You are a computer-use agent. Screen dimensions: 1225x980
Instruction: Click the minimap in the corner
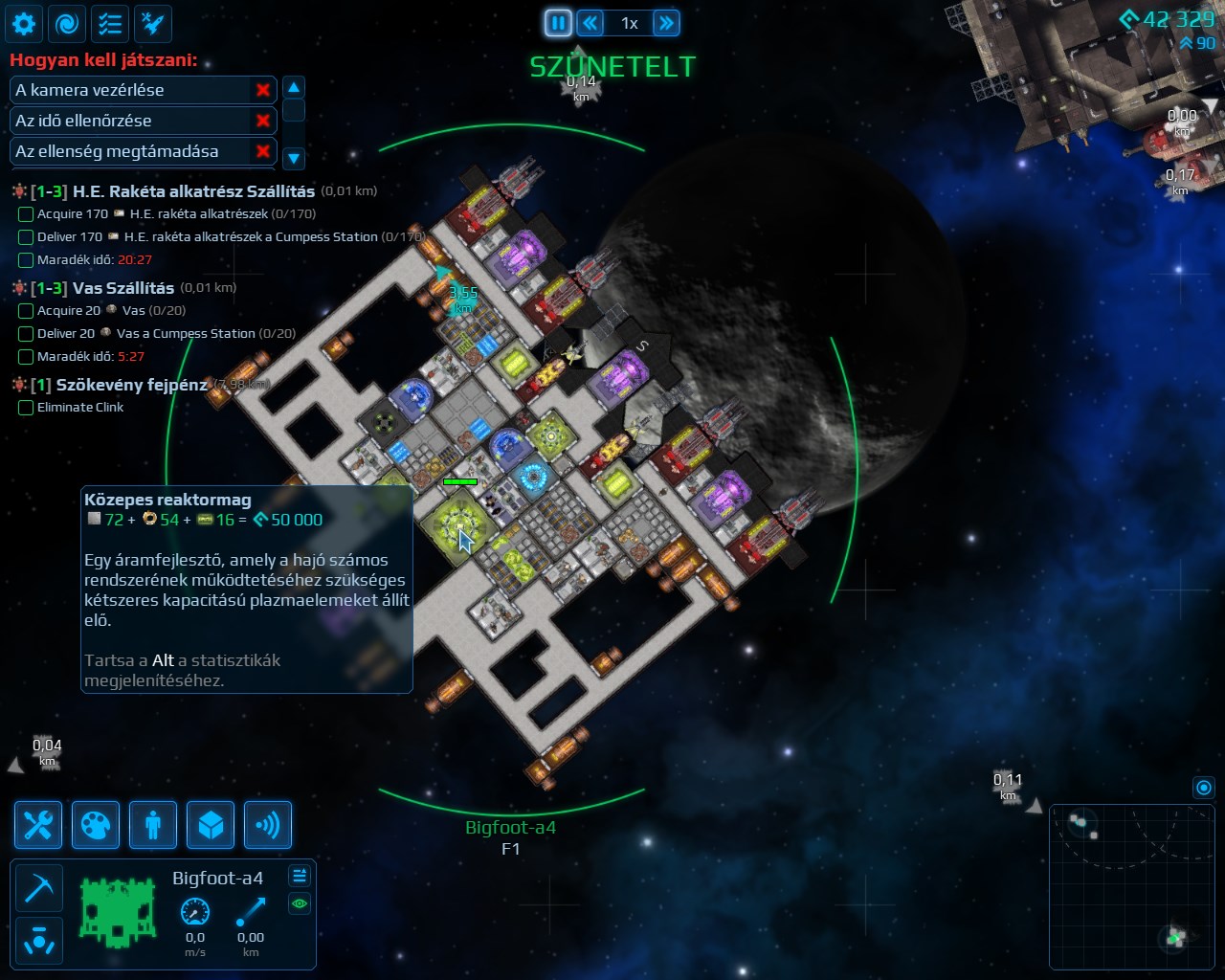(1133, 887)
